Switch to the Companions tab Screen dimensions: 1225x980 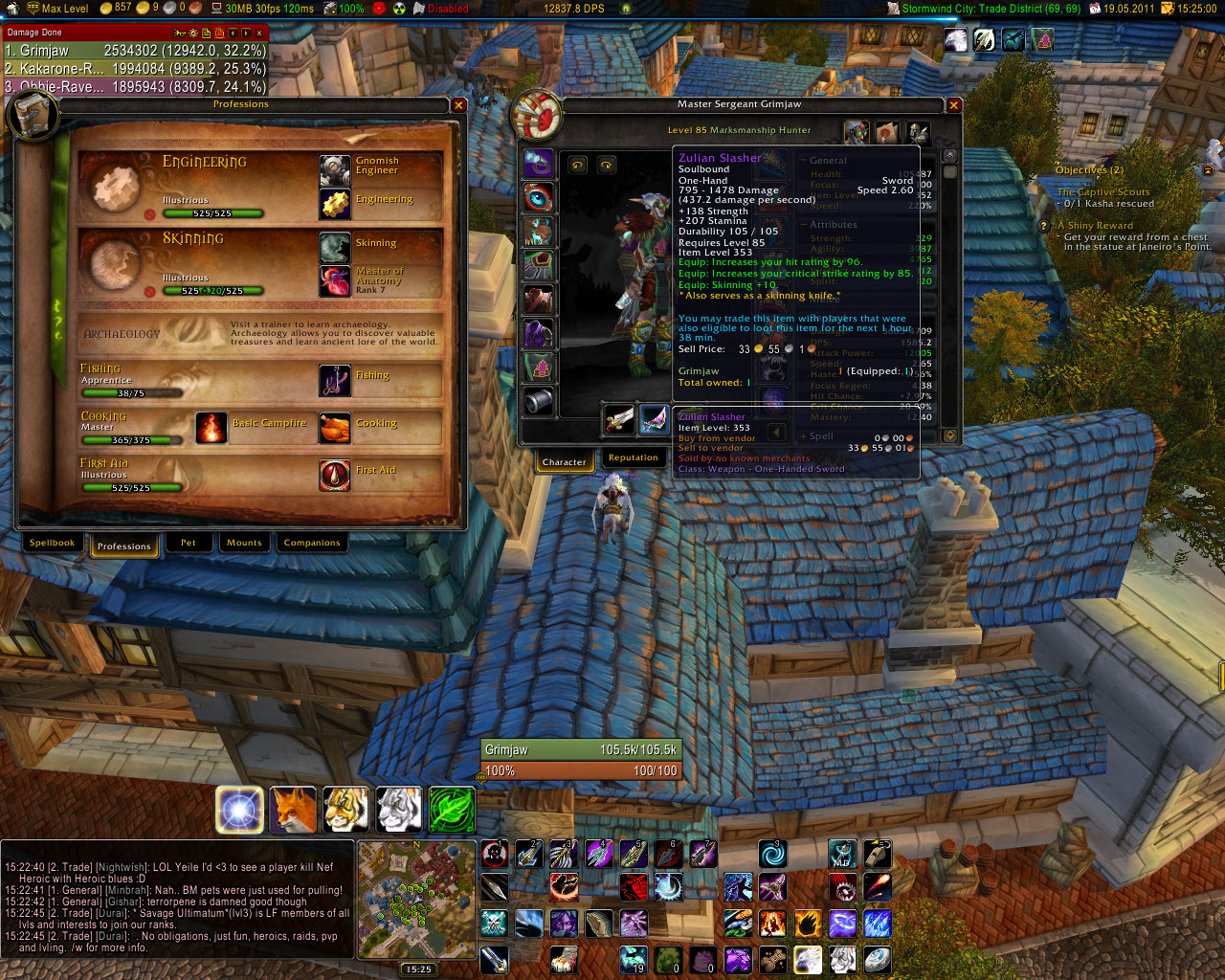pos(312,543)
